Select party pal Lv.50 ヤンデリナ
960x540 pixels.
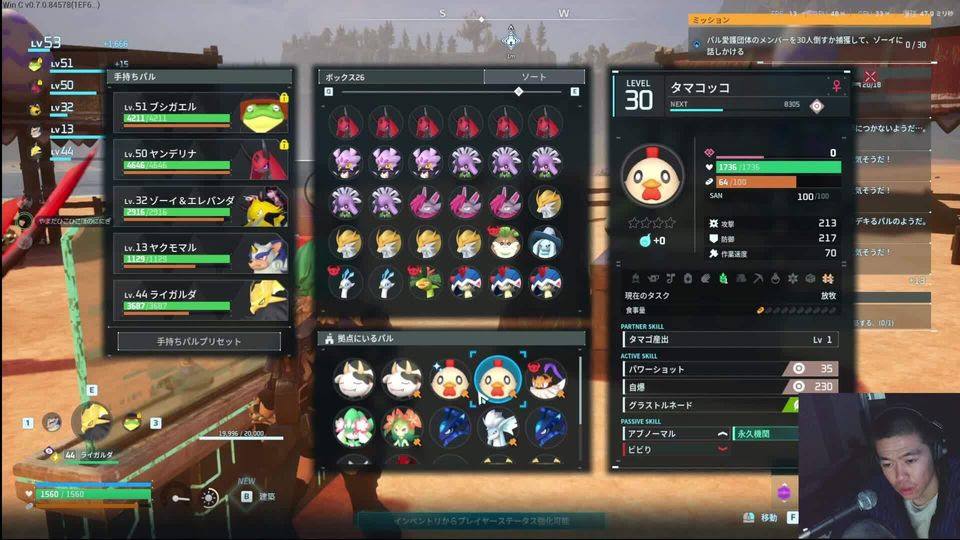(200, 160)
